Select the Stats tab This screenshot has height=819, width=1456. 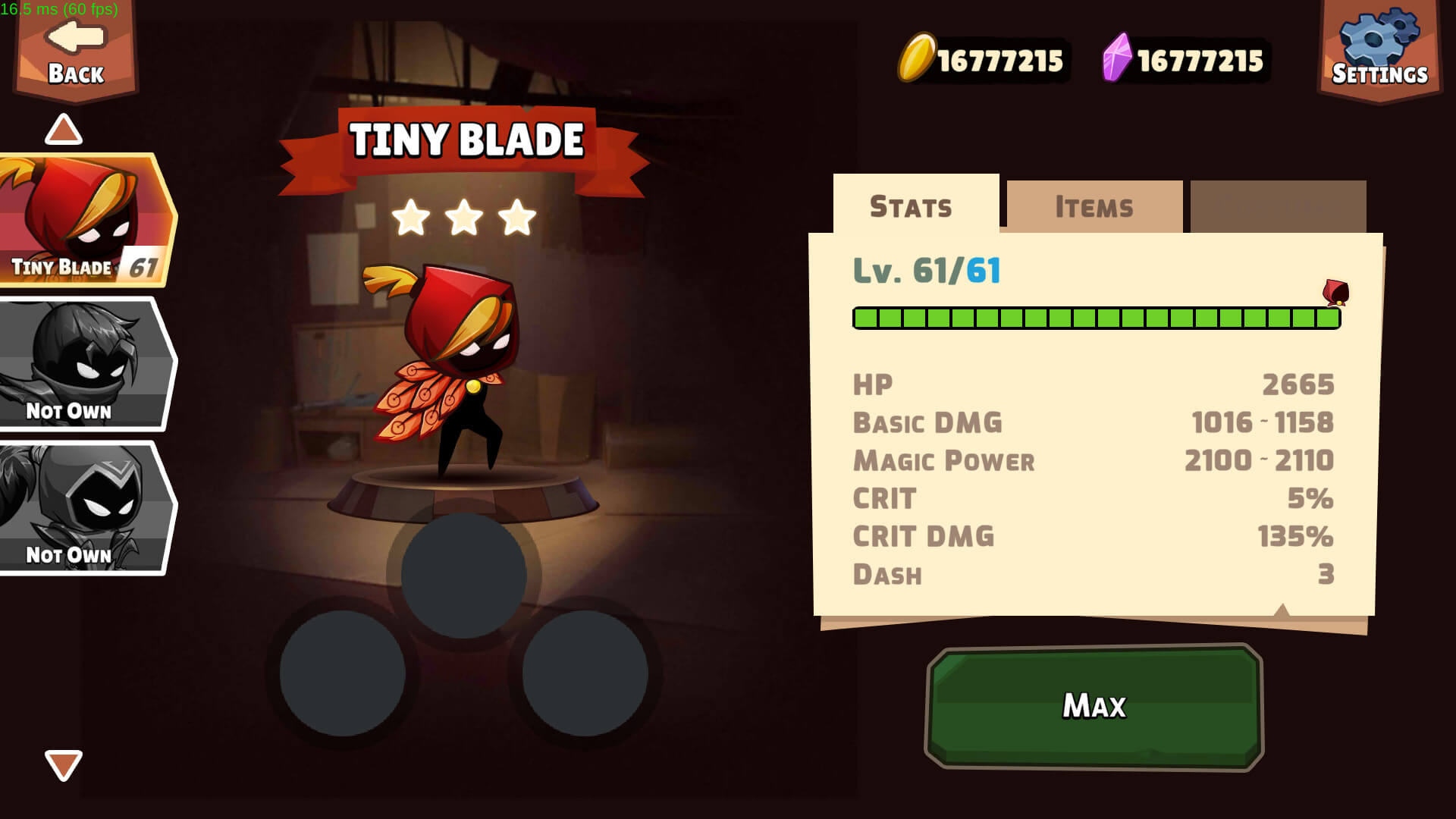[x=911, y=206]
